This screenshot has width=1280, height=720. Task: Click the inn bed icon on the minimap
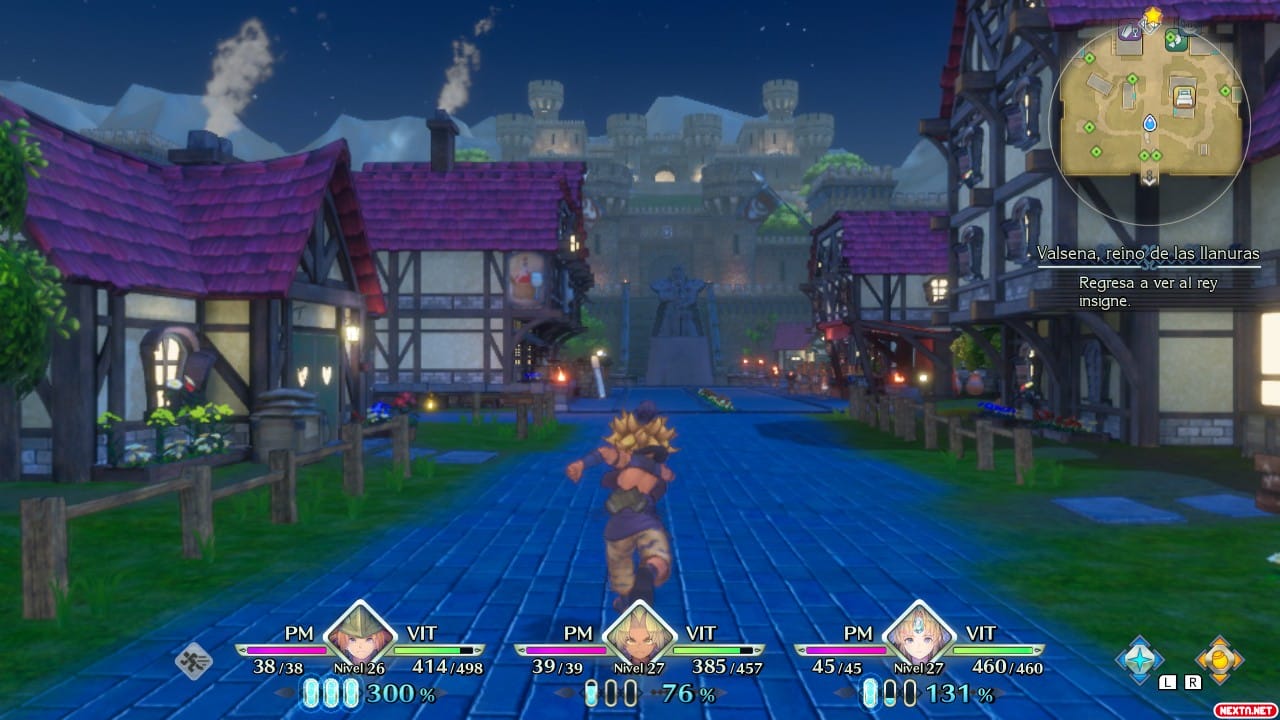pyautogui.click(x=1184, y=96)
